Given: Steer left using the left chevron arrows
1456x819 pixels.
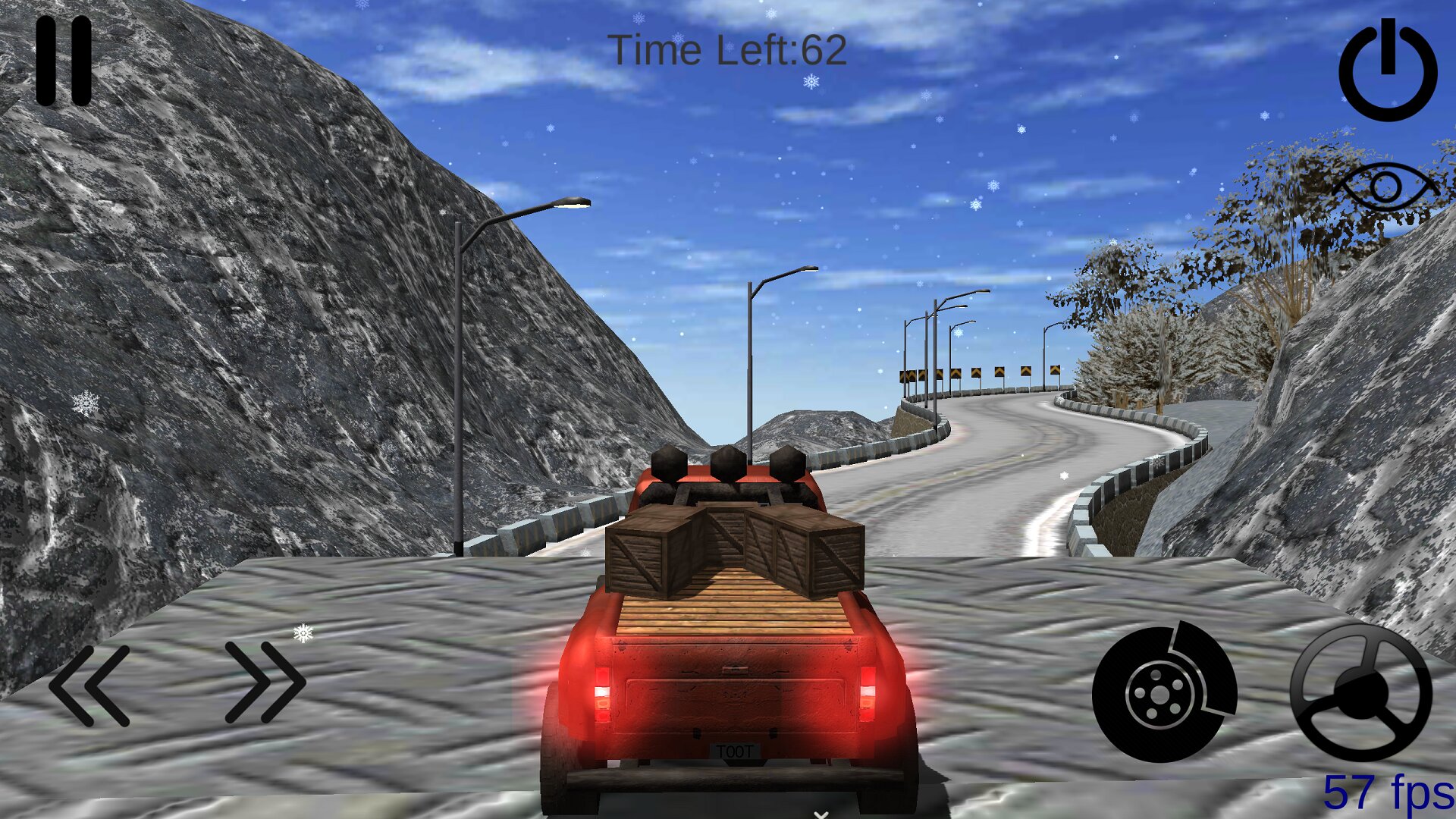Looking at the screenshot, I should (91, 686).
